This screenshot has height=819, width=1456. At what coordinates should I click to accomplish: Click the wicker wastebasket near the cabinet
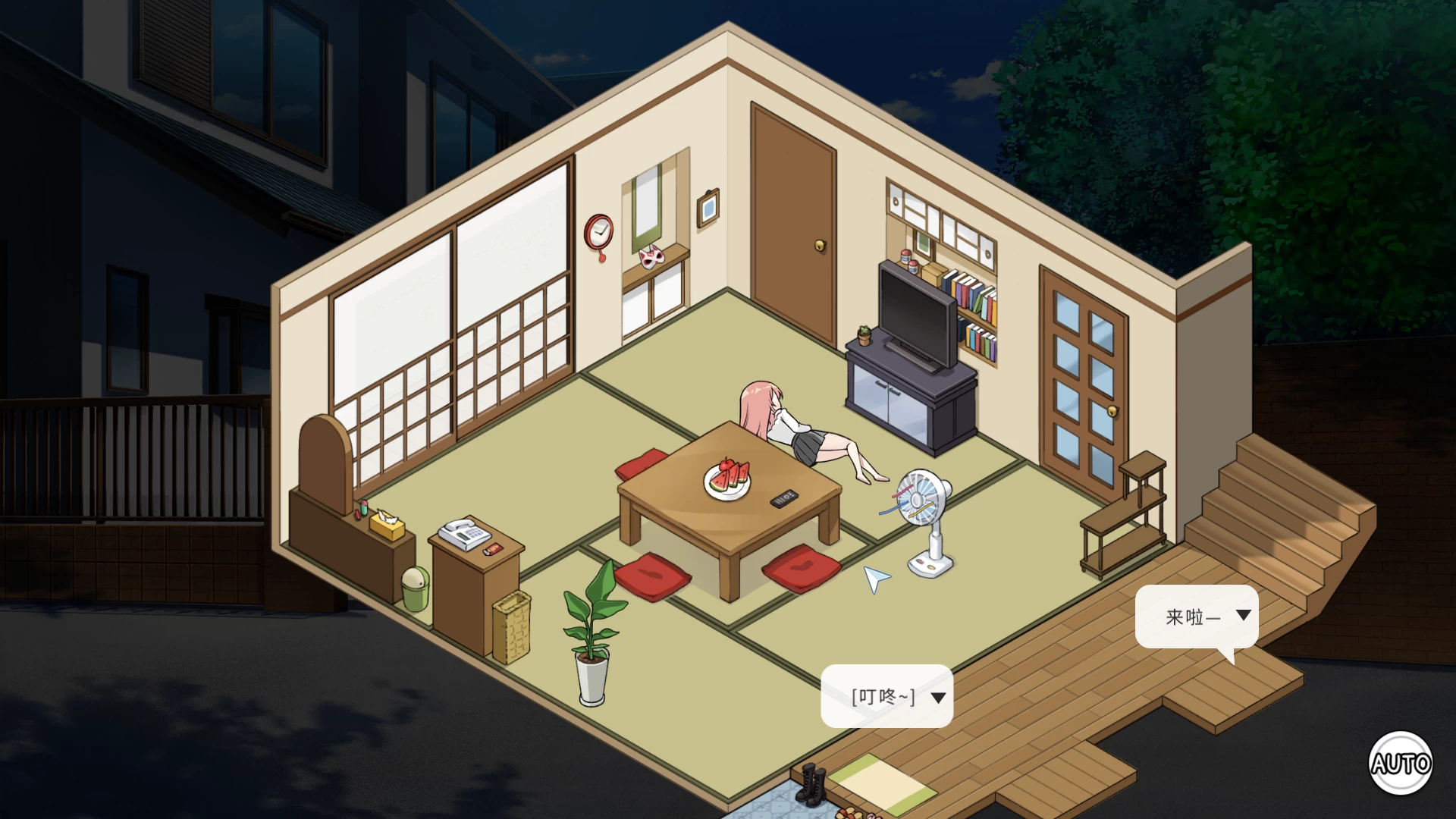(513, 629)
